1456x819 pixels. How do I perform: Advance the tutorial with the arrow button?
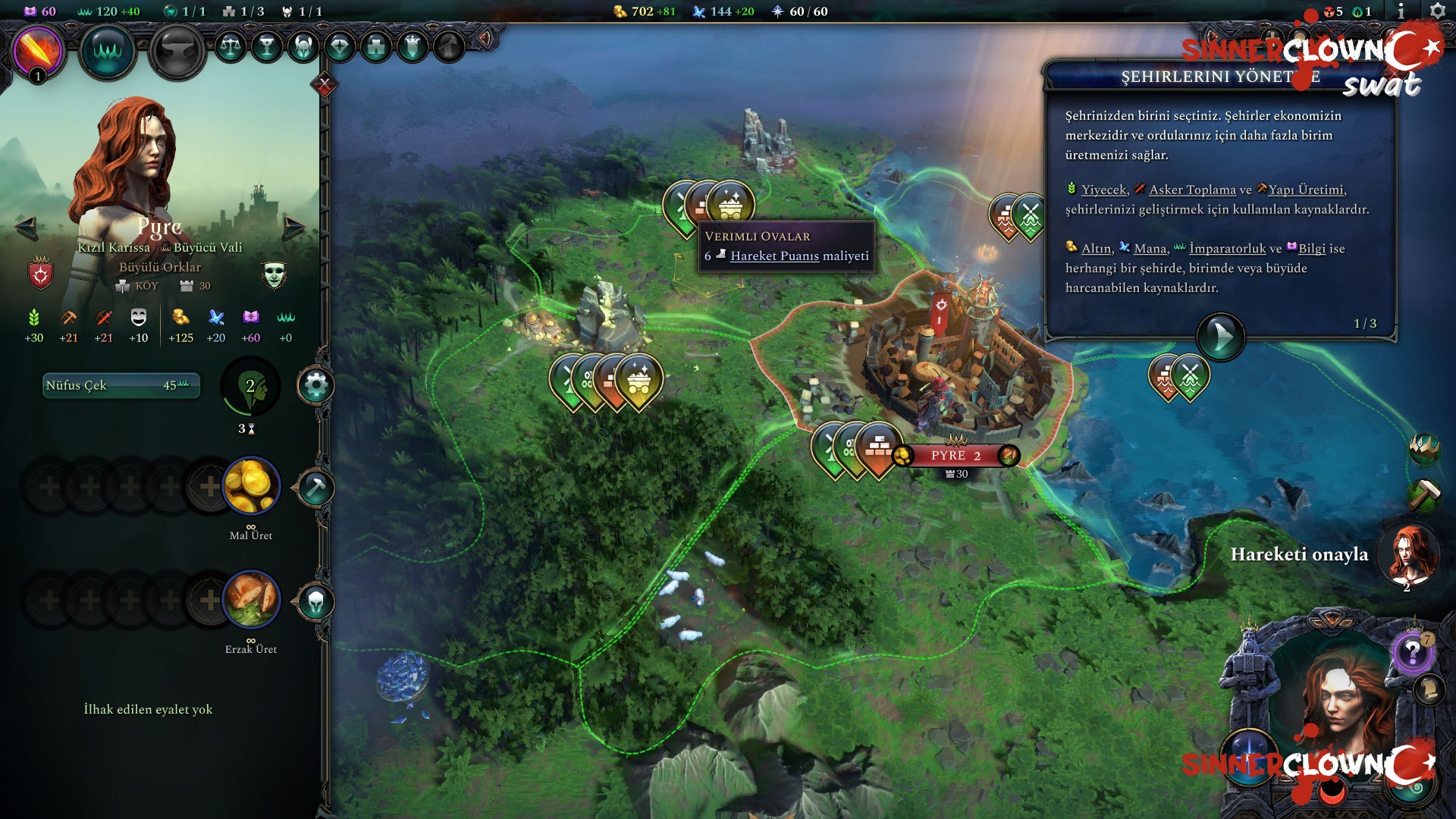(x=1220, y=336)
